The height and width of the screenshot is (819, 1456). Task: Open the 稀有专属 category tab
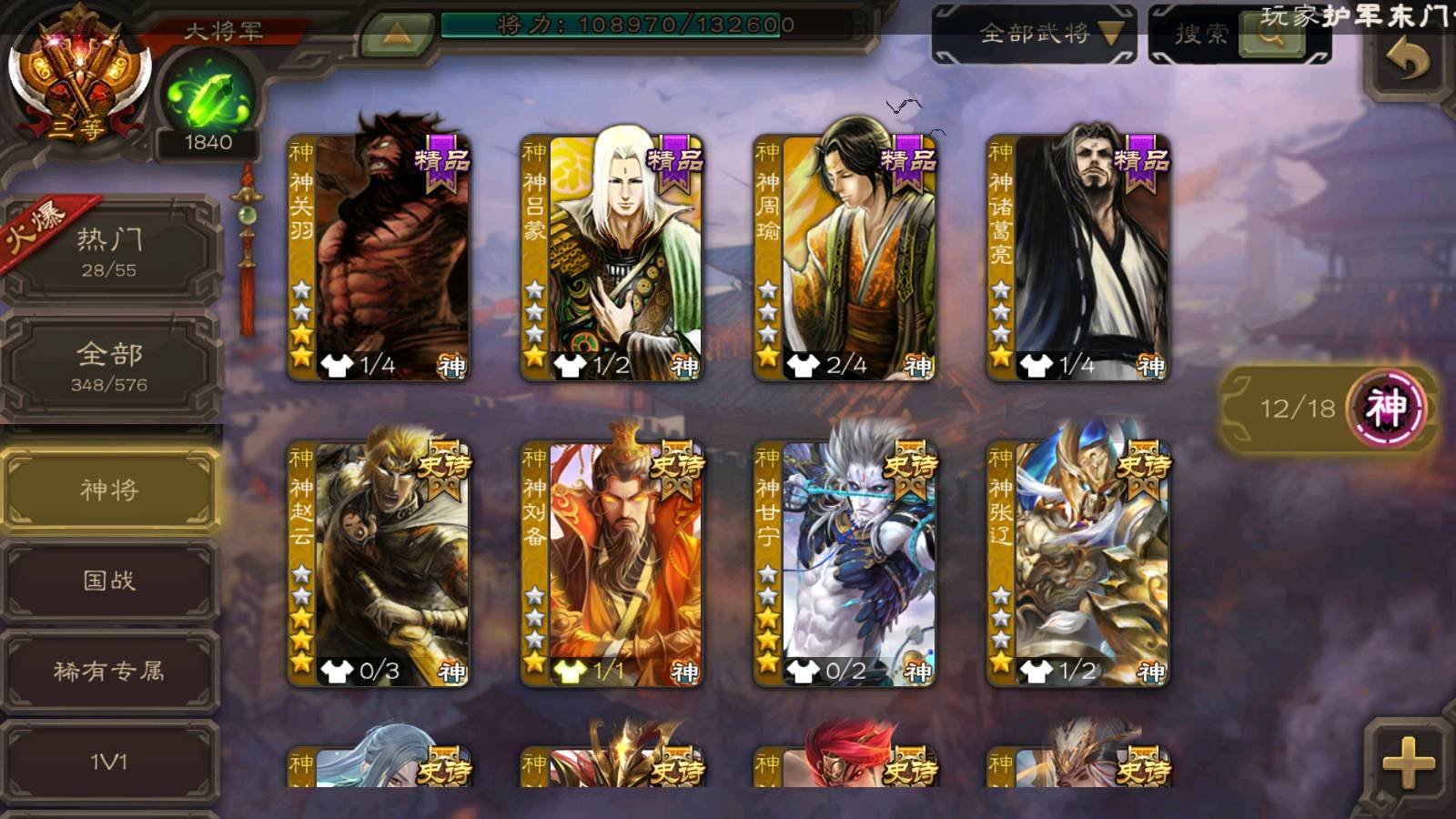(x=109, y=672)
